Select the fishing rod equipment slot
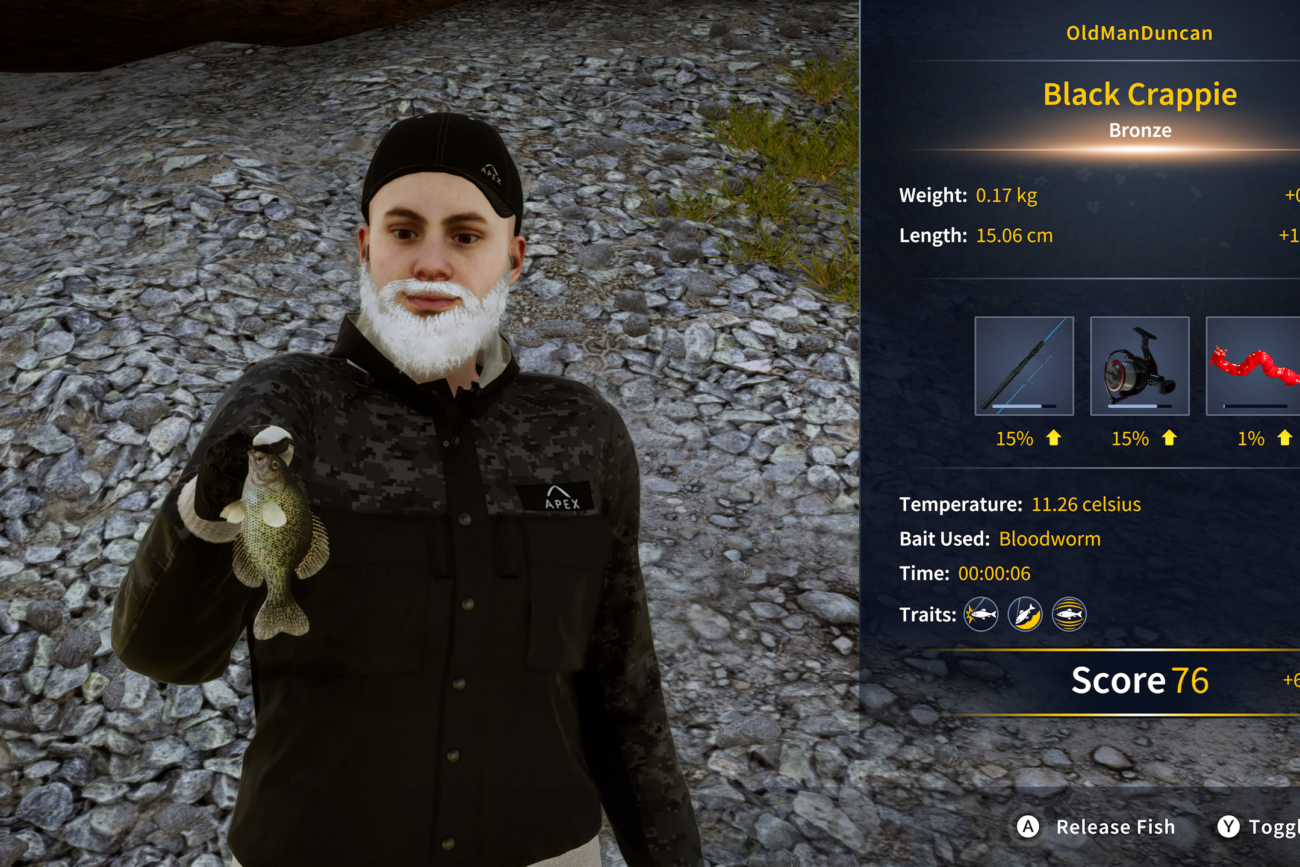Image resolution: width=1300 pixels, height=867 pixels. tap(1024, 366)
